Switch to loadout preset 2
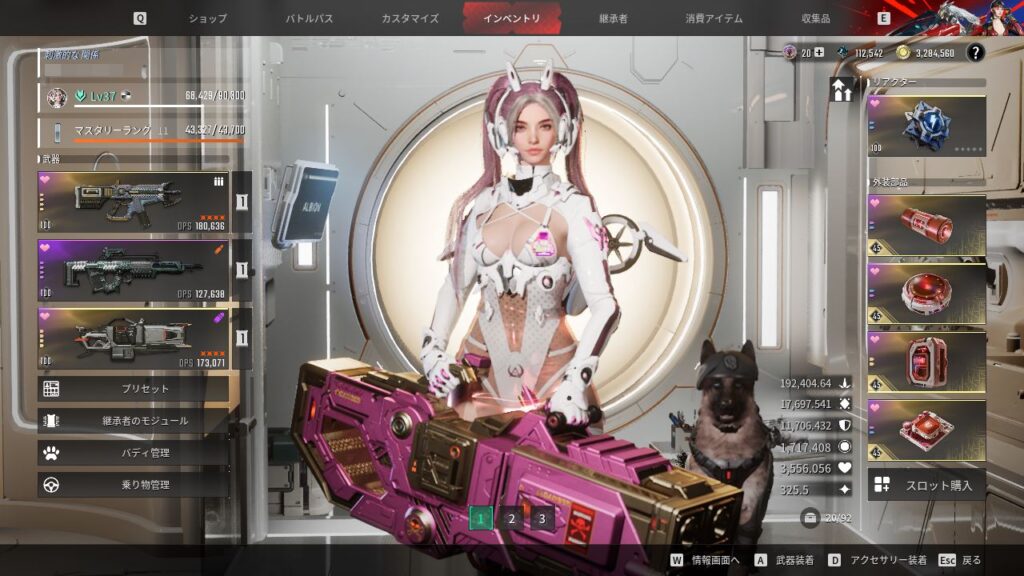 coord(511,518)
